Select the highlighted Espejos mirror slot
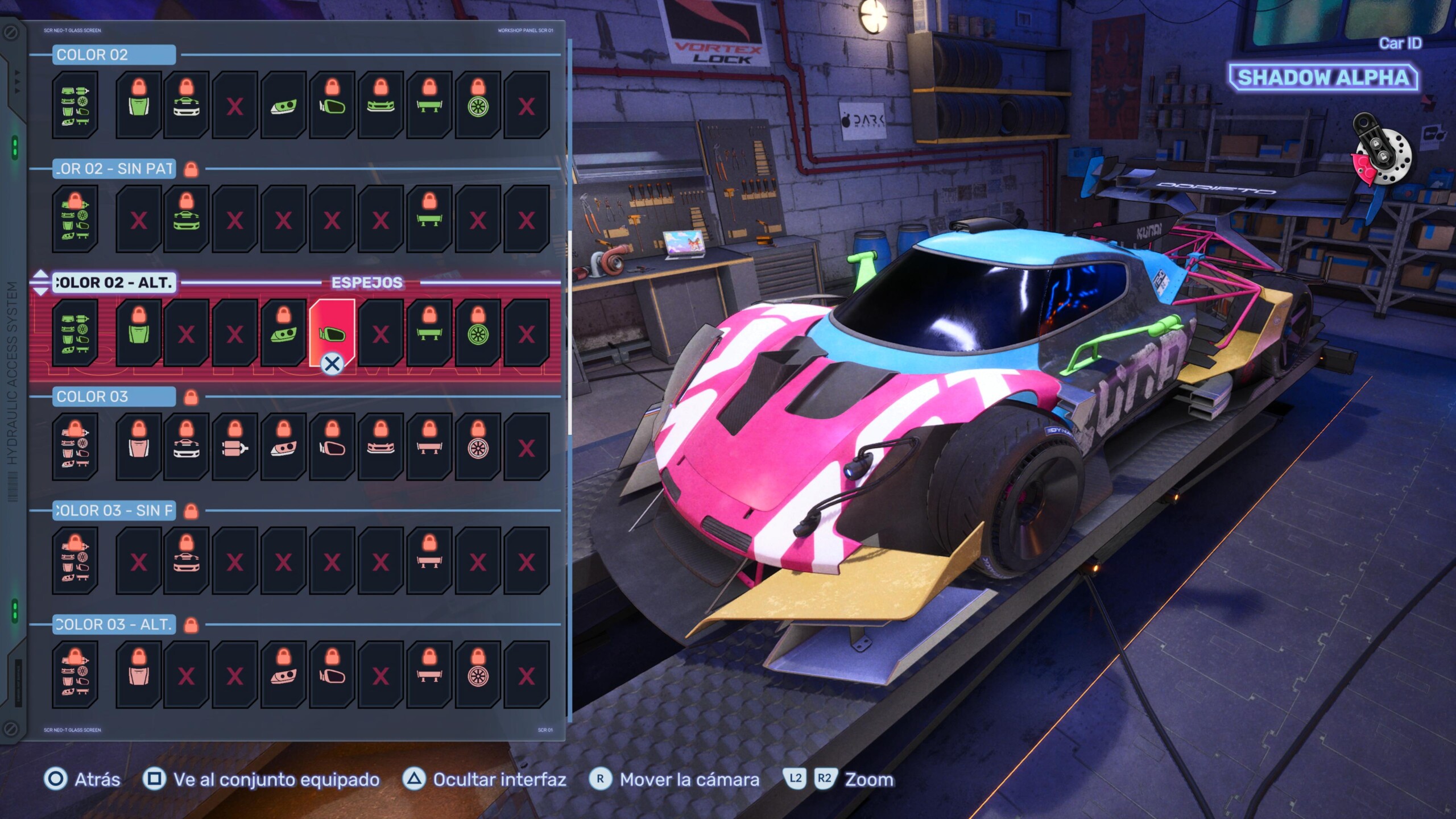This screenshot has width=1456, height=819. point(332,333)
